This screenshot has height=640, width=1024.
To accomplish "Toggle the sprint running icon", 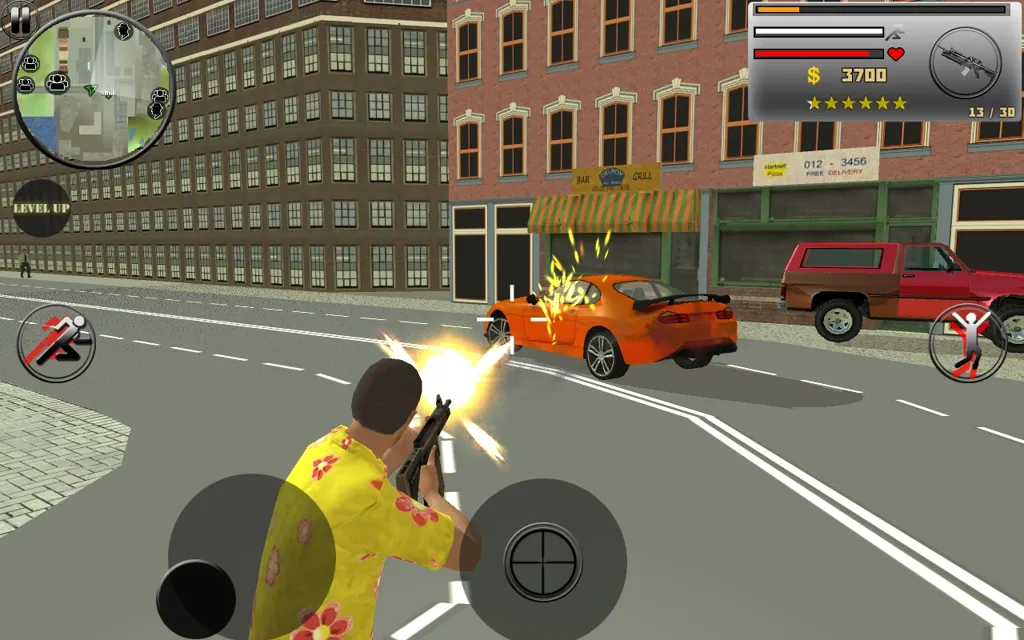I will [x=57, y=343].
